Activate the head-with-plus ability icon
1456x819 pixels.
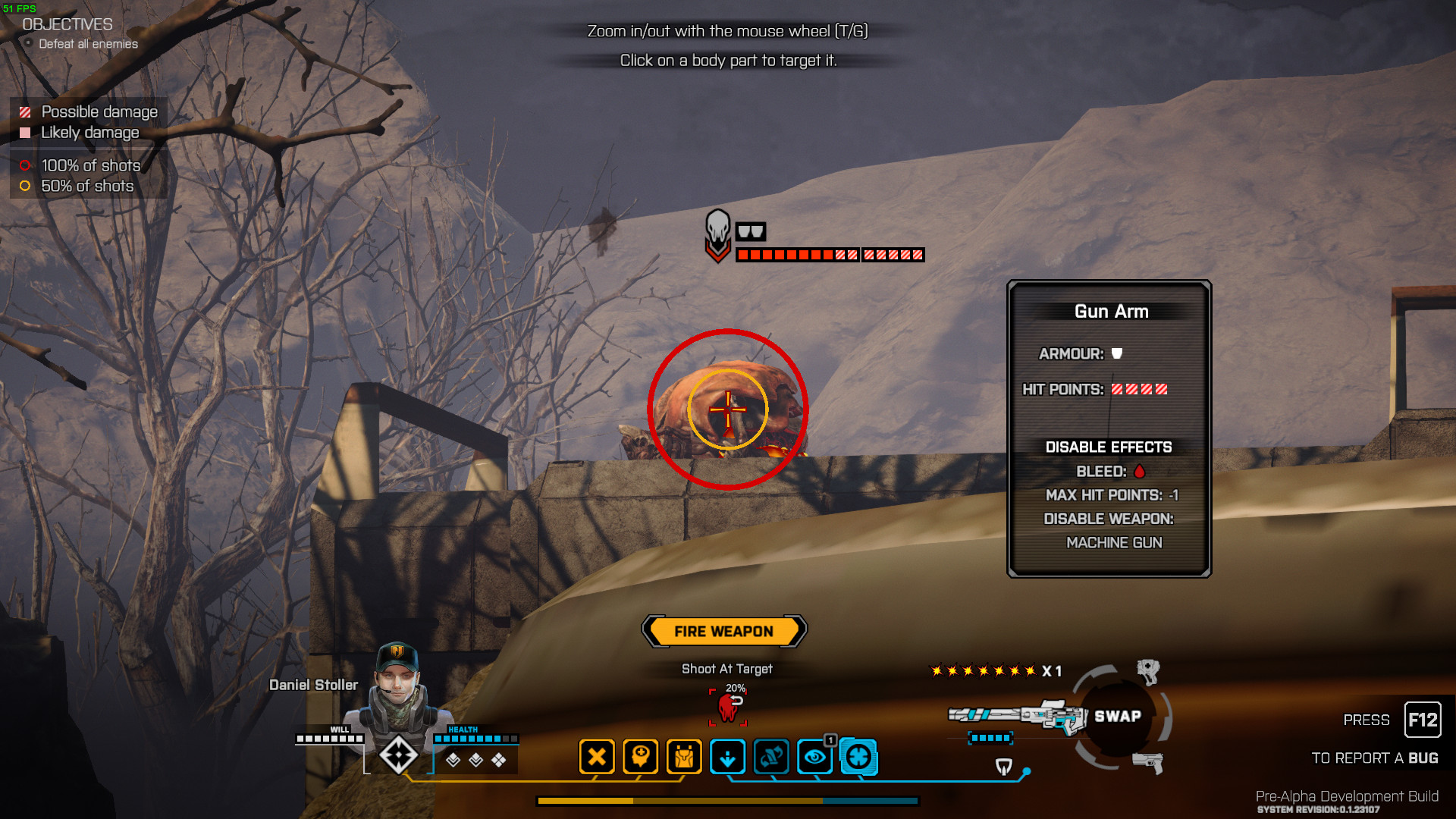click(640, 757)
